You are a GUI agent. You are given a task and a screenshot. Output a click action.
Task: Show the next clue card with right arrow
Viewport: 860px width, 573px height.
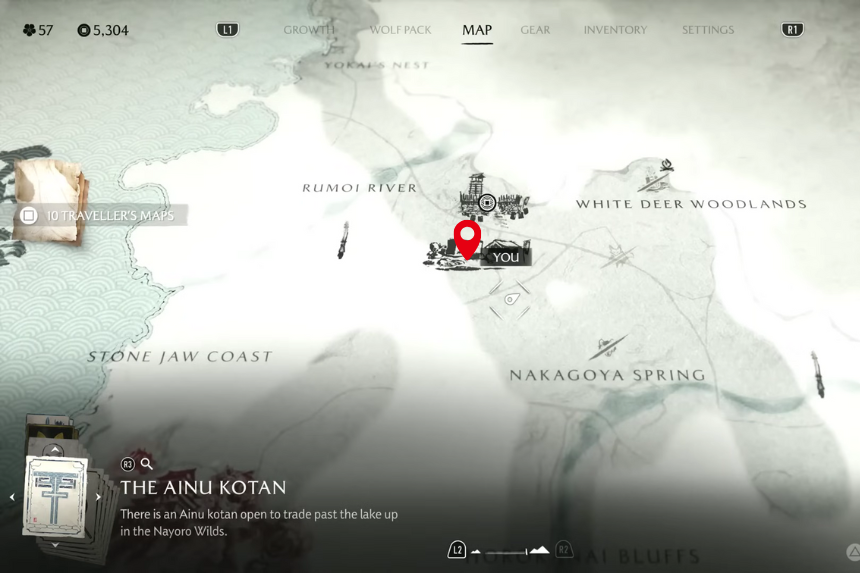click(98, 497)
